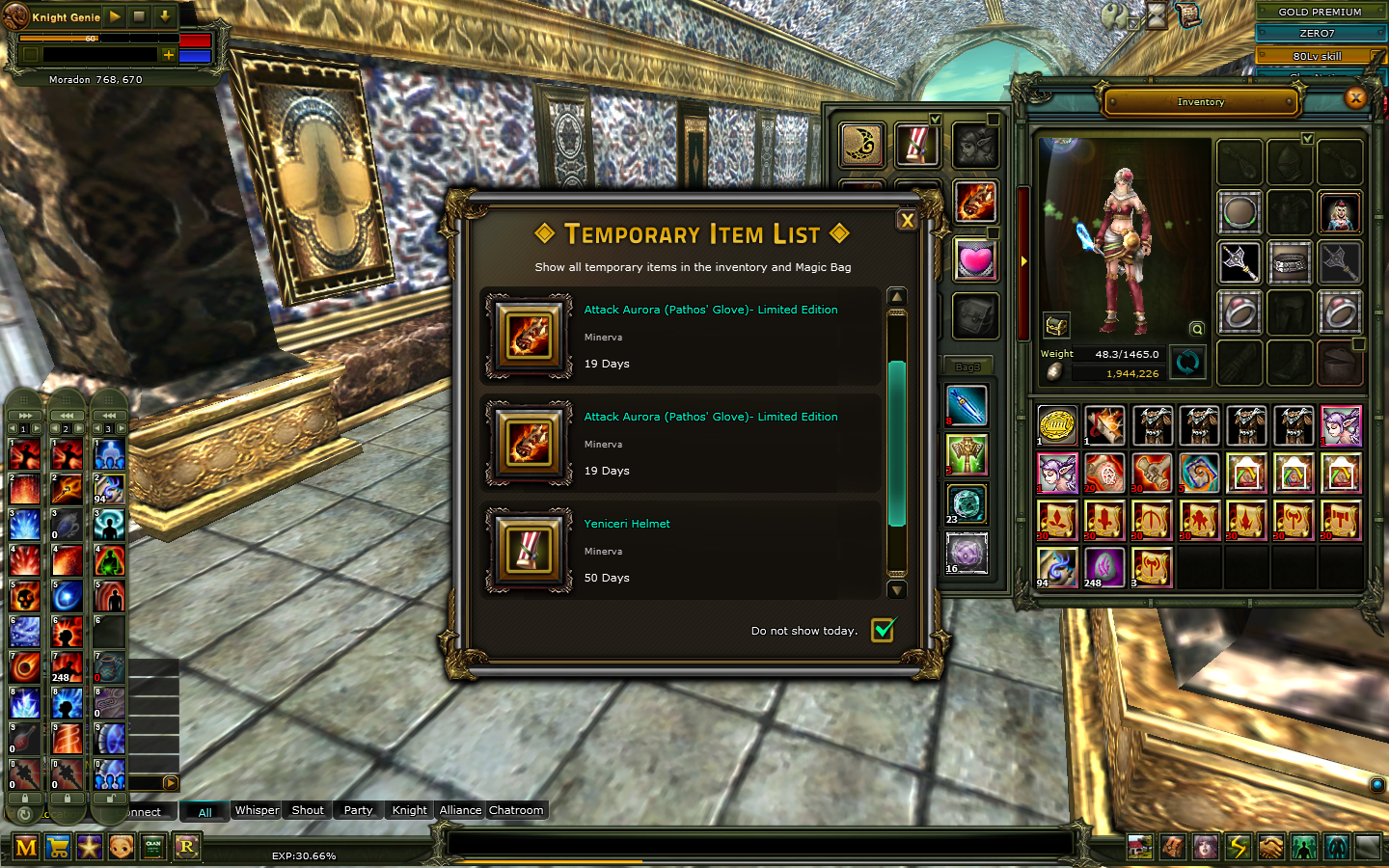The image size is (1389, 868).
Task: Click the character rotate icon in the Inventory
Action: pos(1187,362)
